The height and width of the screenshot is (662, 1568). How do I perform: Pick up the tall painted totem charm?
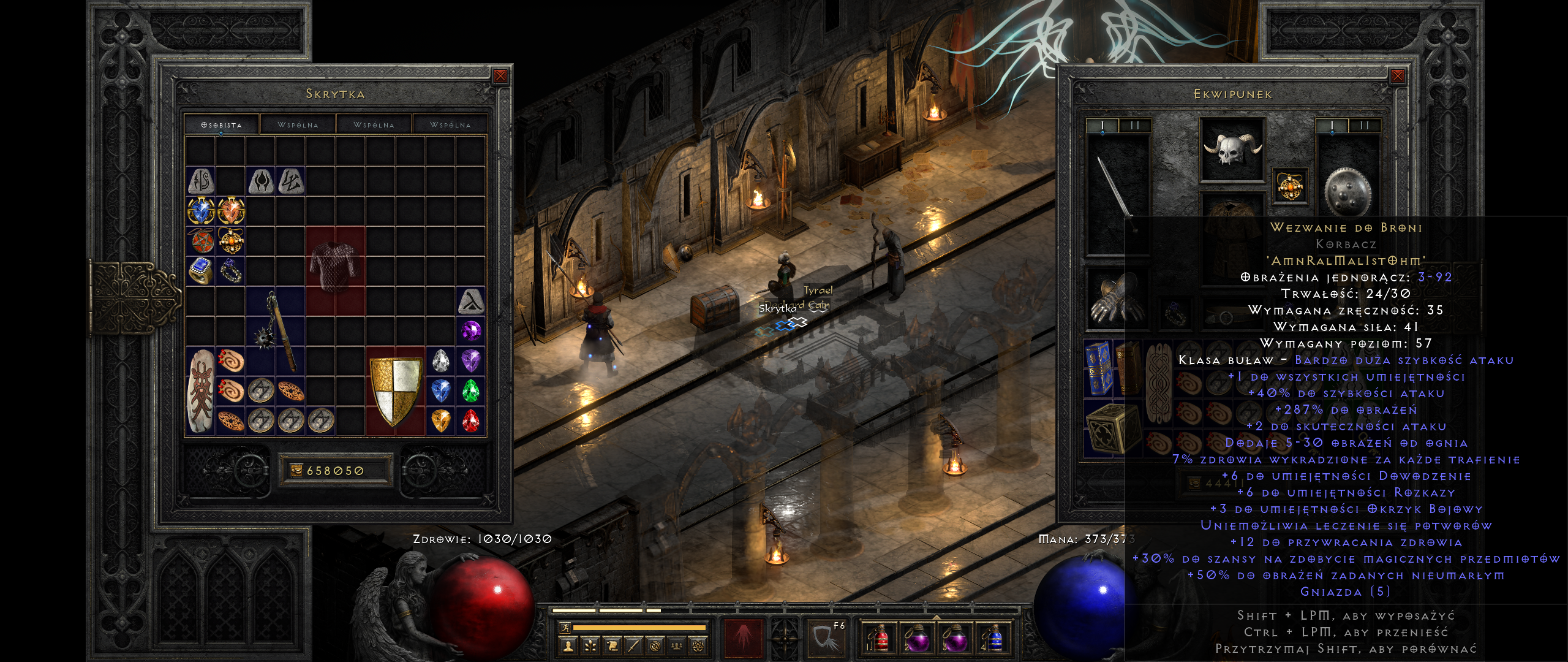200,391
